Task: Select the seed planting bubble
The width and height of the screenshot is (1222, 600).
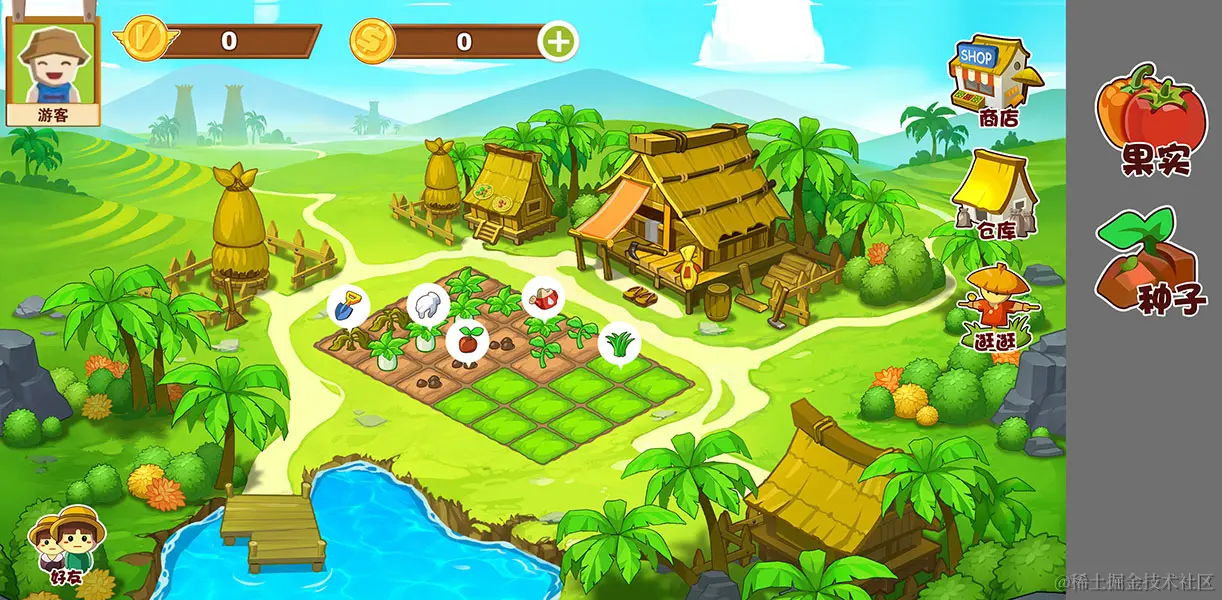Action: click(466, 340)
